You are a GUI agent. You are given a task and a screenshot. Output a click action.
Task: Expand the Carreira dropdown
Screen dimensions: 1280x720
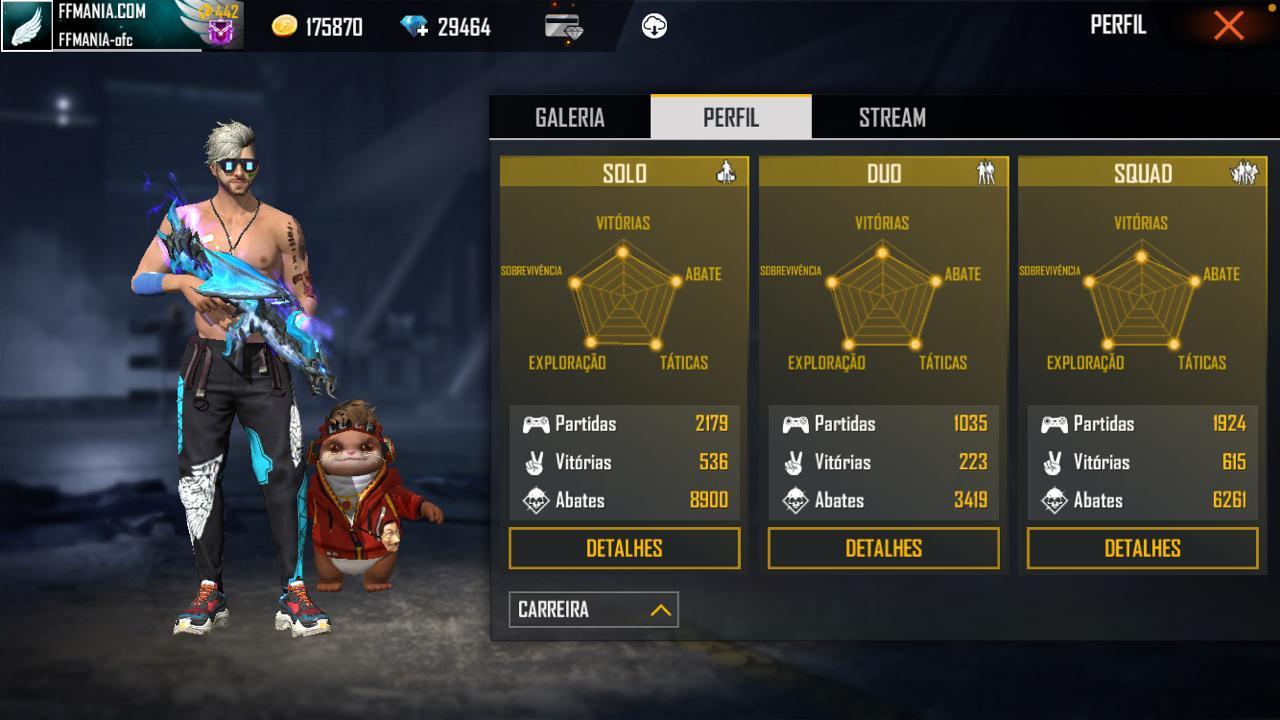coord(593,610)
